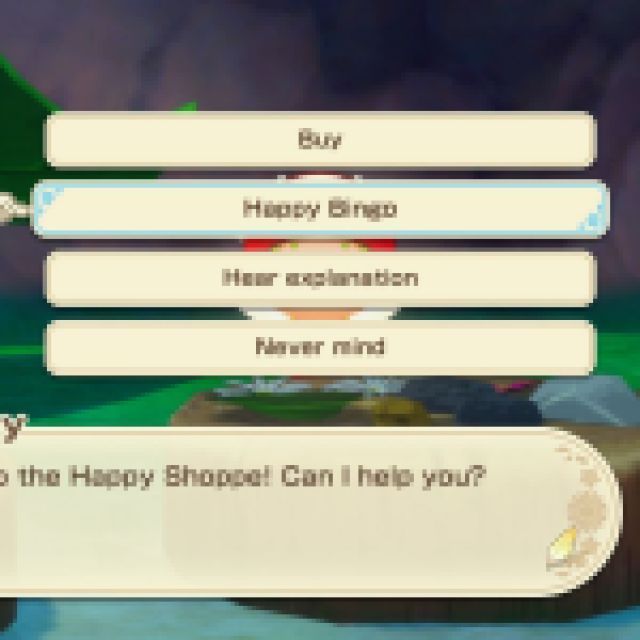Screen dimensions: 640x640
Task: Decline with the Never mind option
Action: (320, 347)
